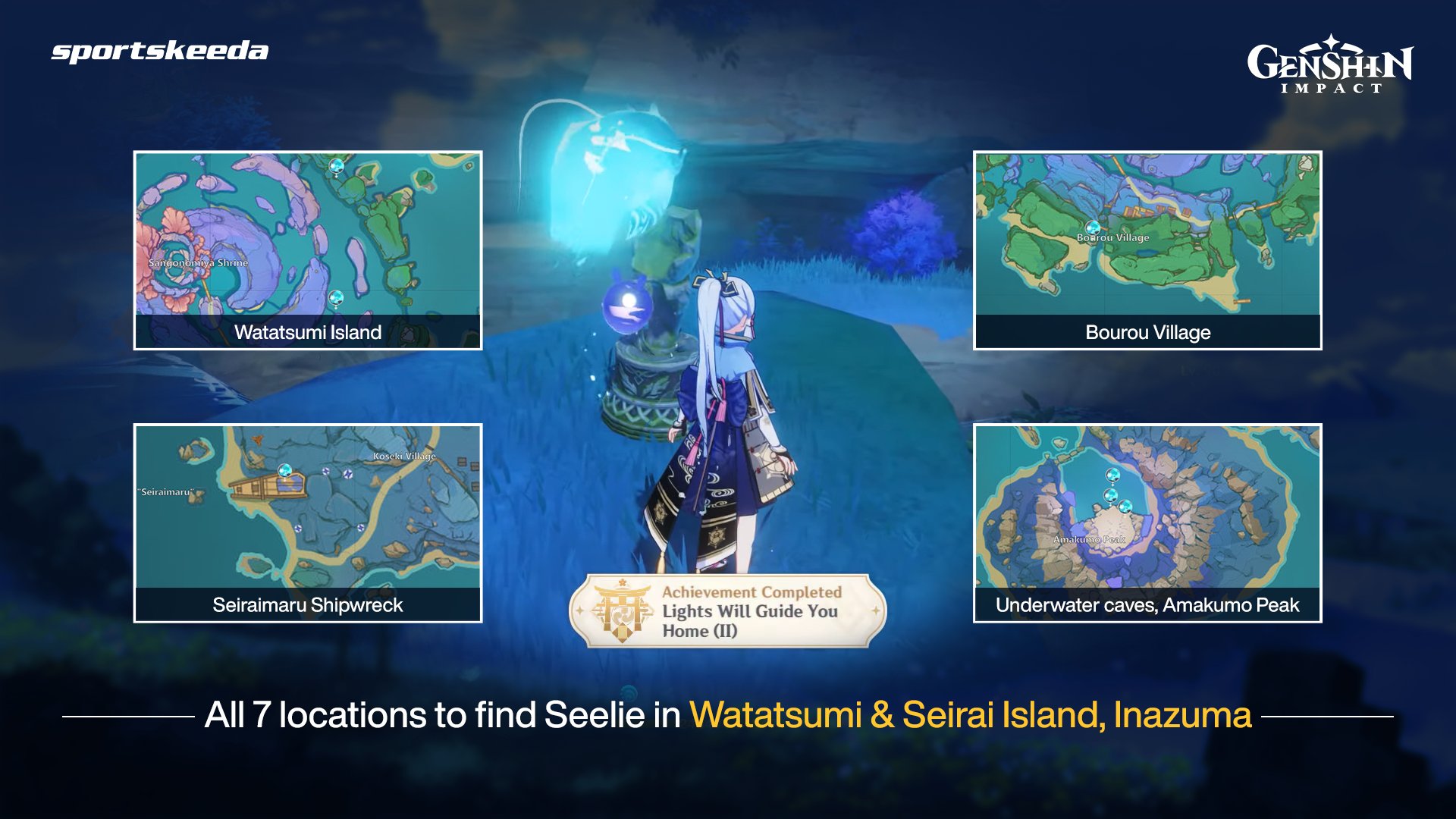
Task: Click the Seelie marker at Bourou Village
Action: click(1094, 226)
